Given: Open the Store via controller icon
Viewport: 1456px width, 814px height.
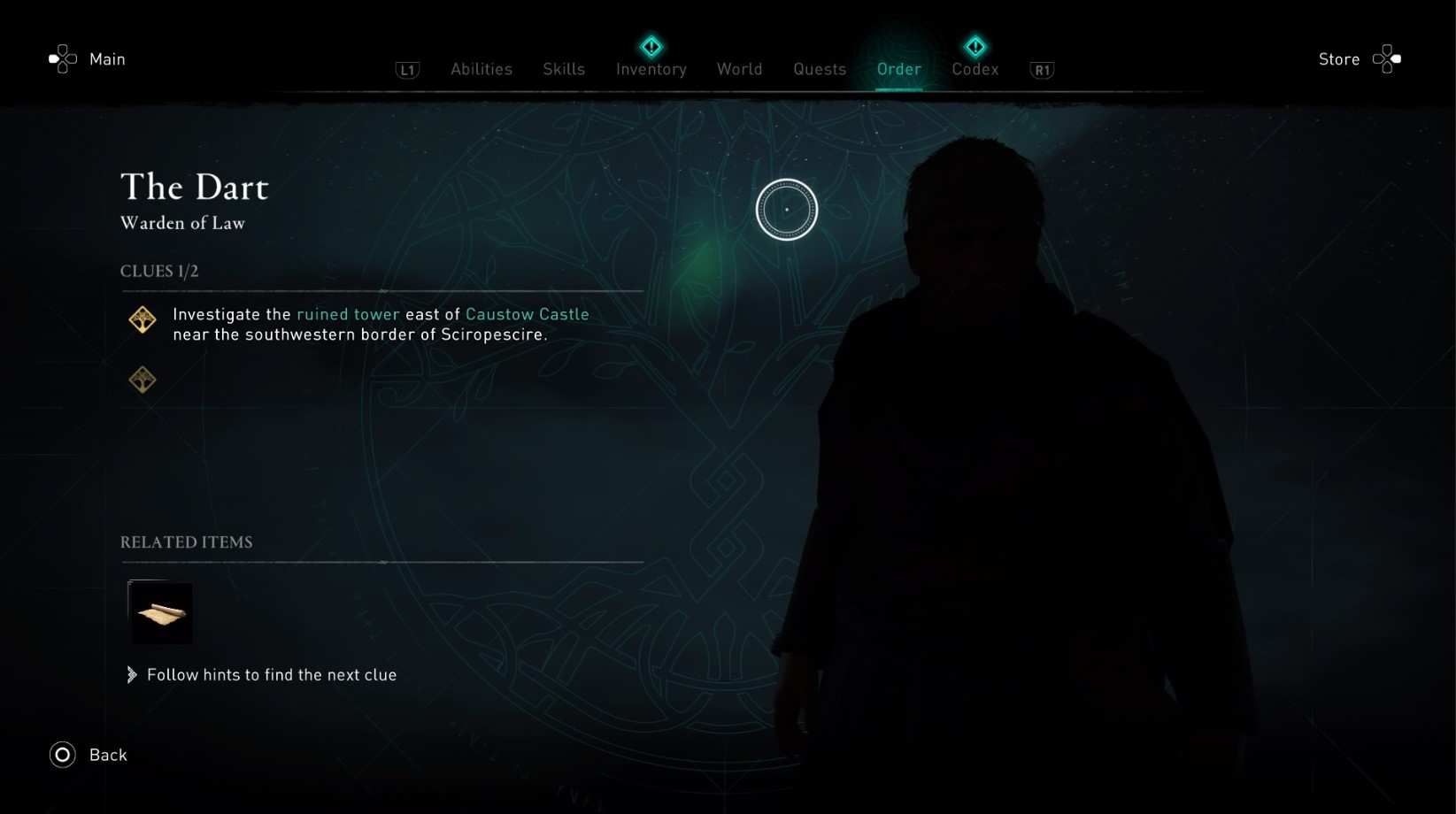Looking at the screenshot, I should click(1385, 58).
